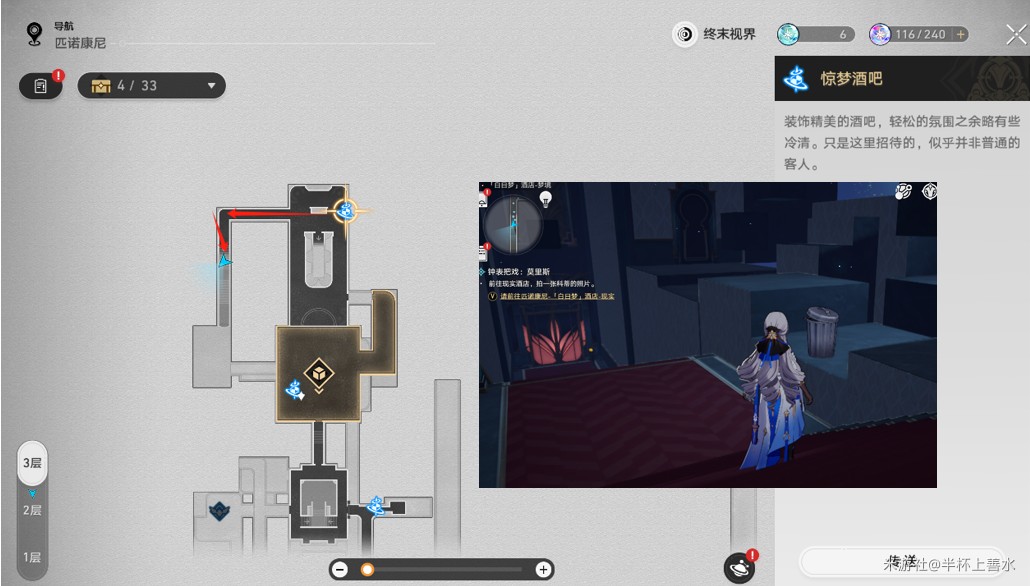This screenshot has width=1030, height=586.
Task: Switch to the 1层 floor
Action: click(33, 557)
